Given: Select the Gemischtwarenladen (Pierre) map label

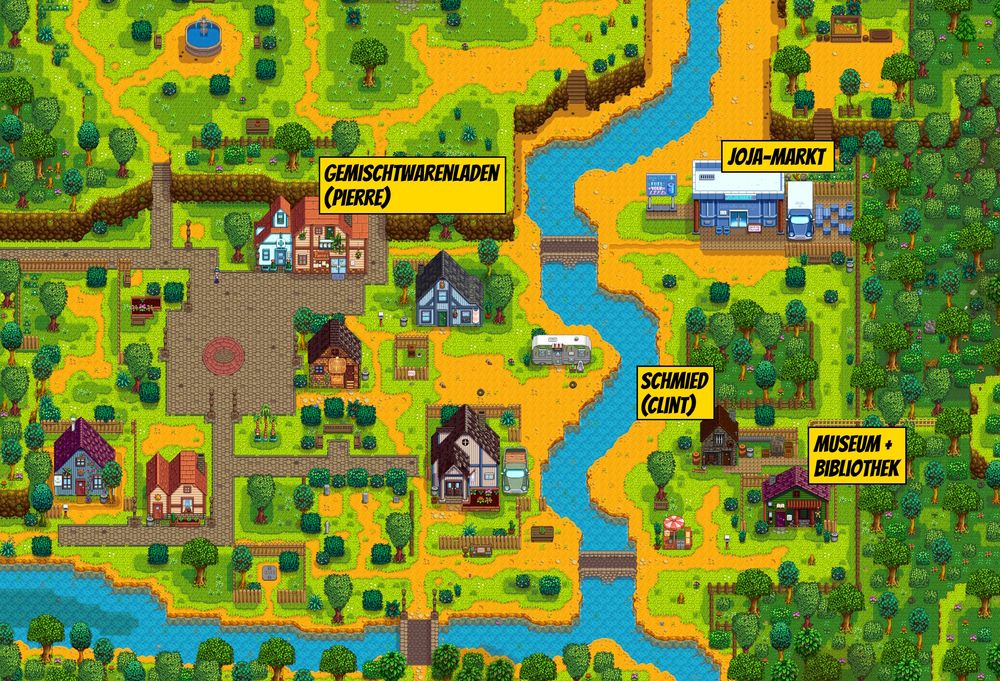Looking at the screenshot, I should point(411,184).
